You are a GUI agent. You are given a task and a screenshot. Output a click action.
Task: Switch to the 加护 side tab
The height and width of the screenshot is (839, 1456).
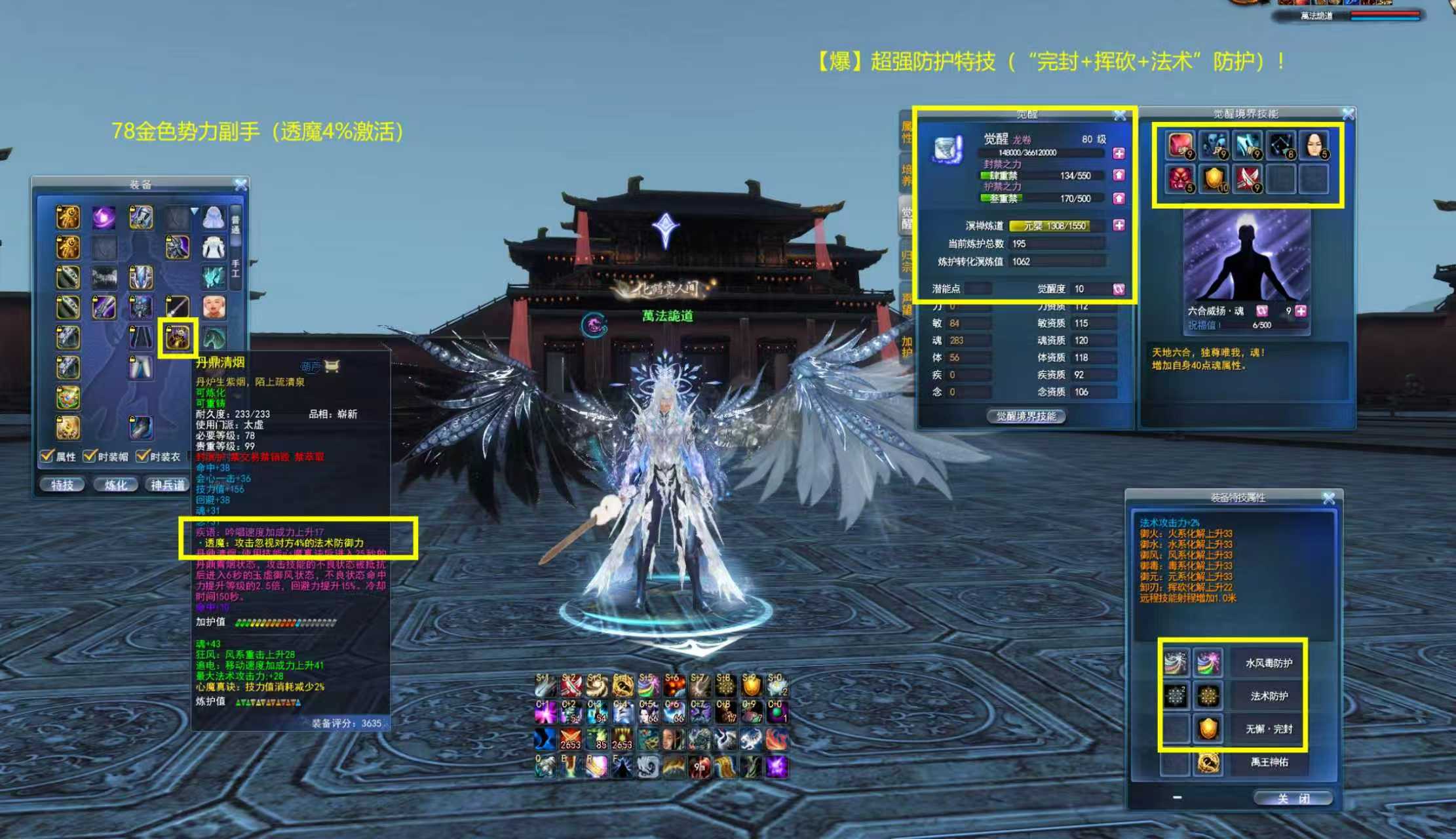tap(907, 349)
